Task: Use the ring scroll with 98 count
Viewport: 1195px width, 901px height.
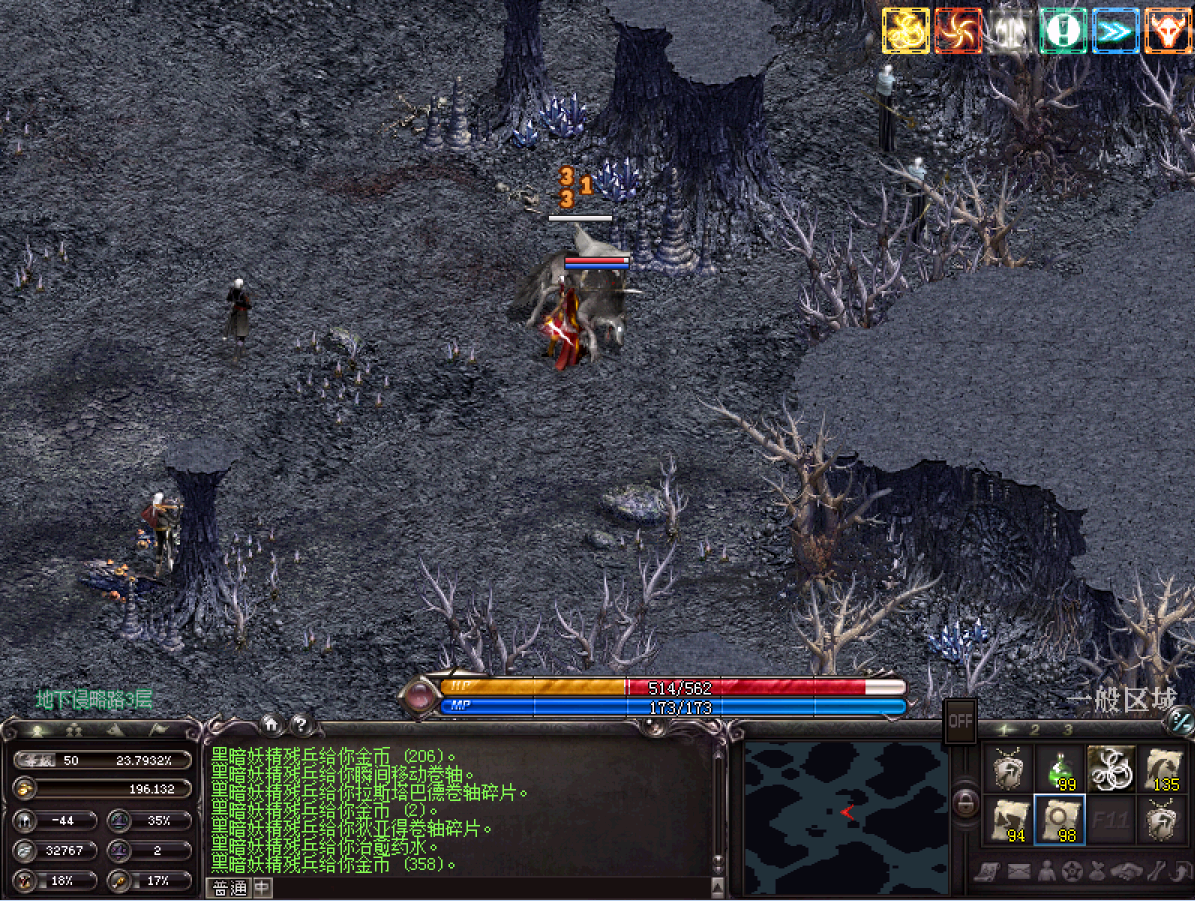Action: (1059, 820)
